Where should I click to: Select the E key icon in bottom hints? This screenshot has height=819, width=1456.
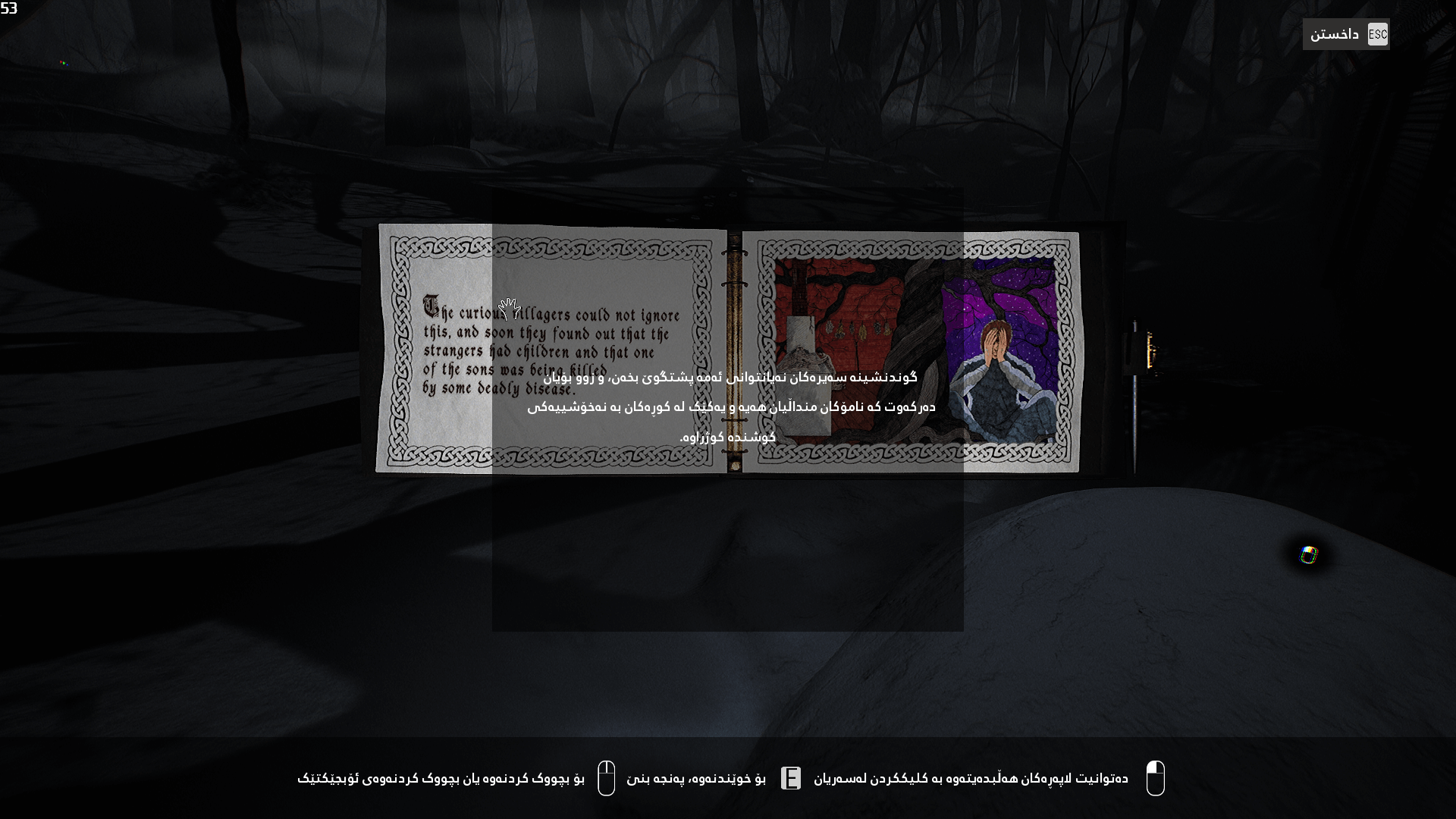point(792,777)
